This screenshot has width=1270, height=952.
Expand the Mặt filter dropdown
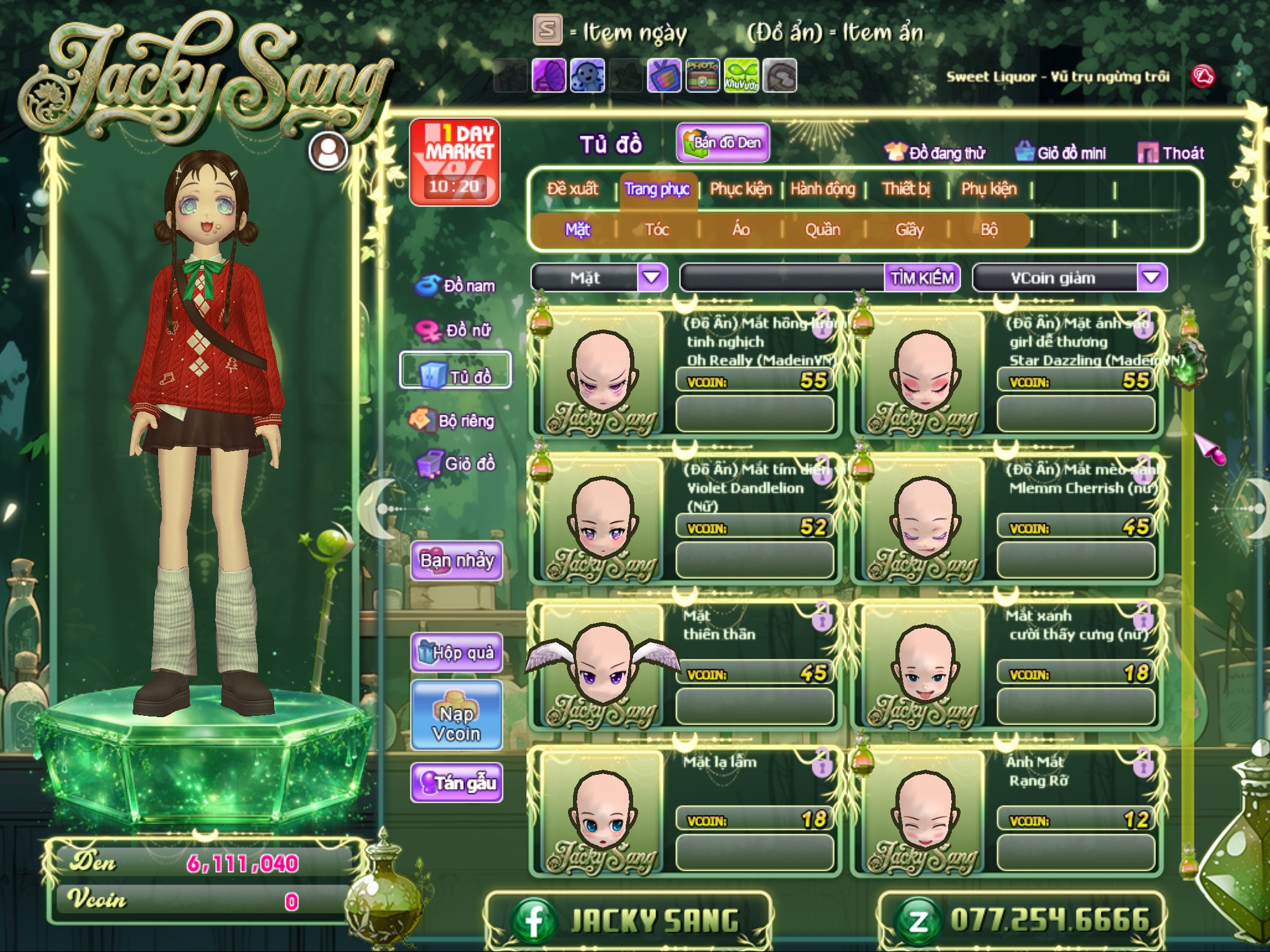[x=651, y=278]
